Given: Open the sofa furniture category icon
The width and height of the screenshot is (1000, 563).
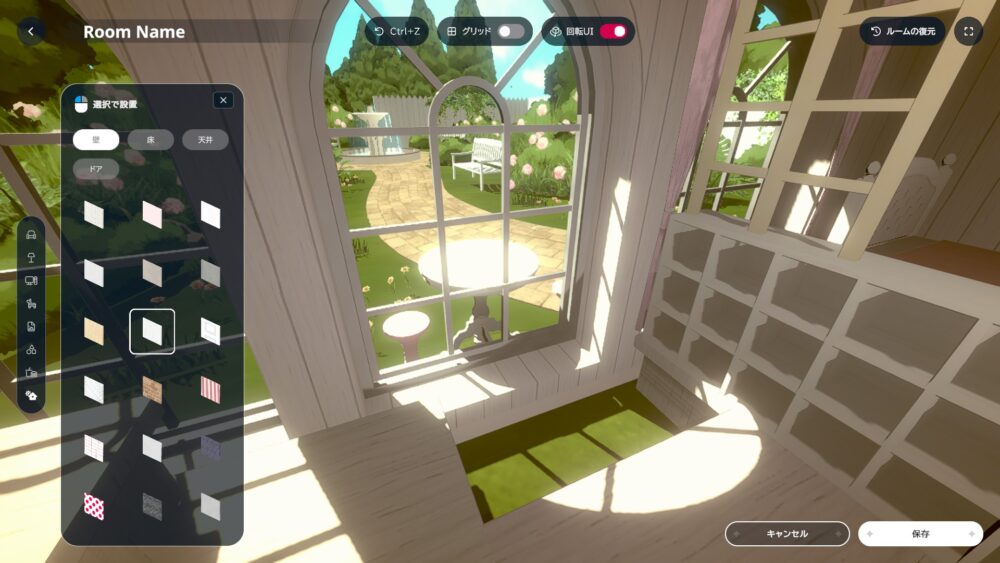Looking at the screenshot, I should pyautogui.click(x=31, y=236).
